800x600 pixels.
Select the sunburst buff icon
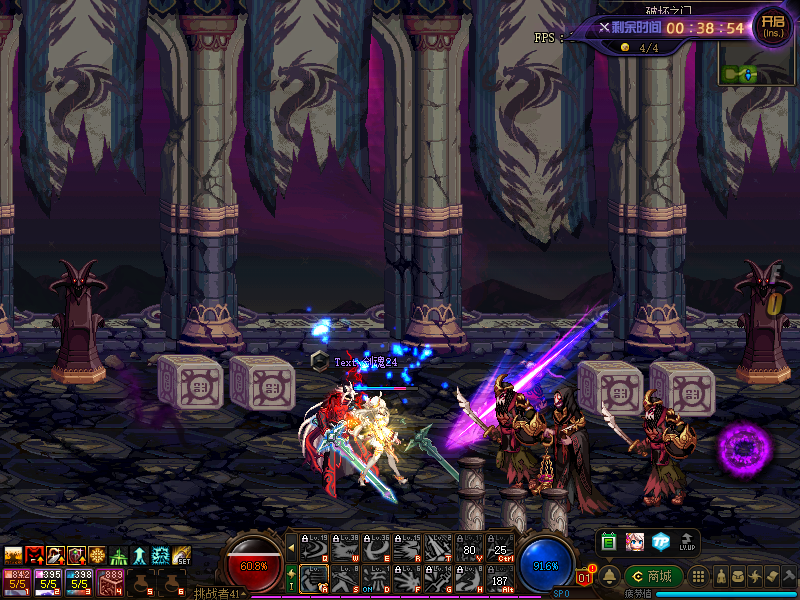pos(98,556)
